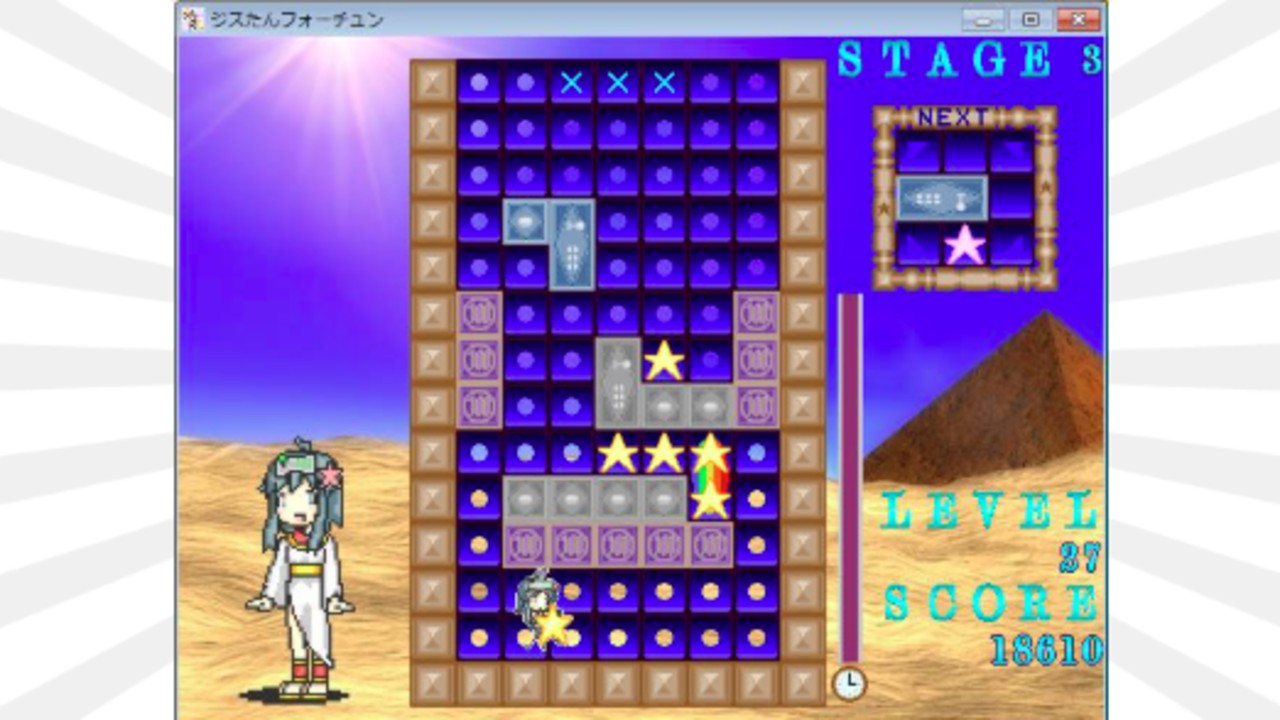
Task: Click a dark empty block beside the X marks
Action: 712,84
